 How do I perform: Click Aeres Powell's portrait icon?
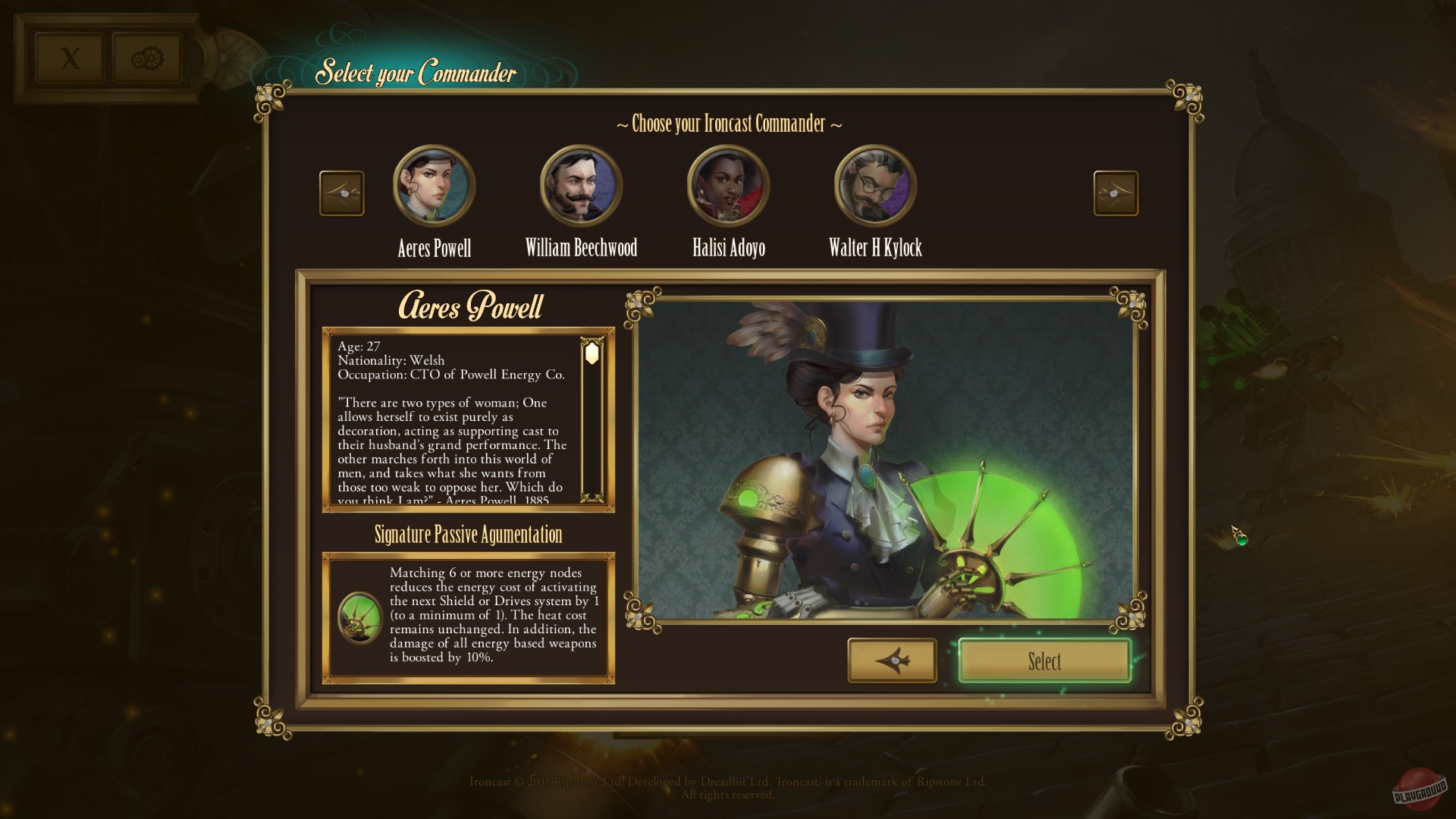point(434,185)
